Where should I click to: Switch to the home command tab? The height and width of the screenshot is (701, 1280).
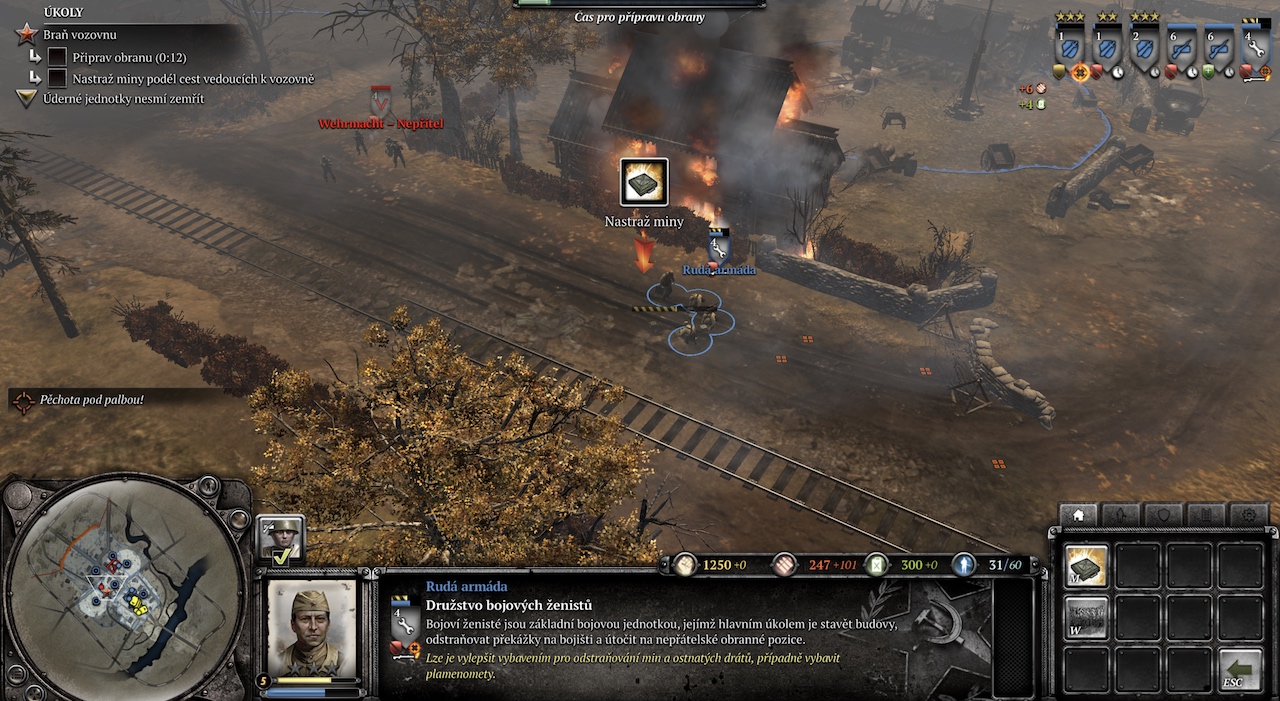pos(1078,515)
